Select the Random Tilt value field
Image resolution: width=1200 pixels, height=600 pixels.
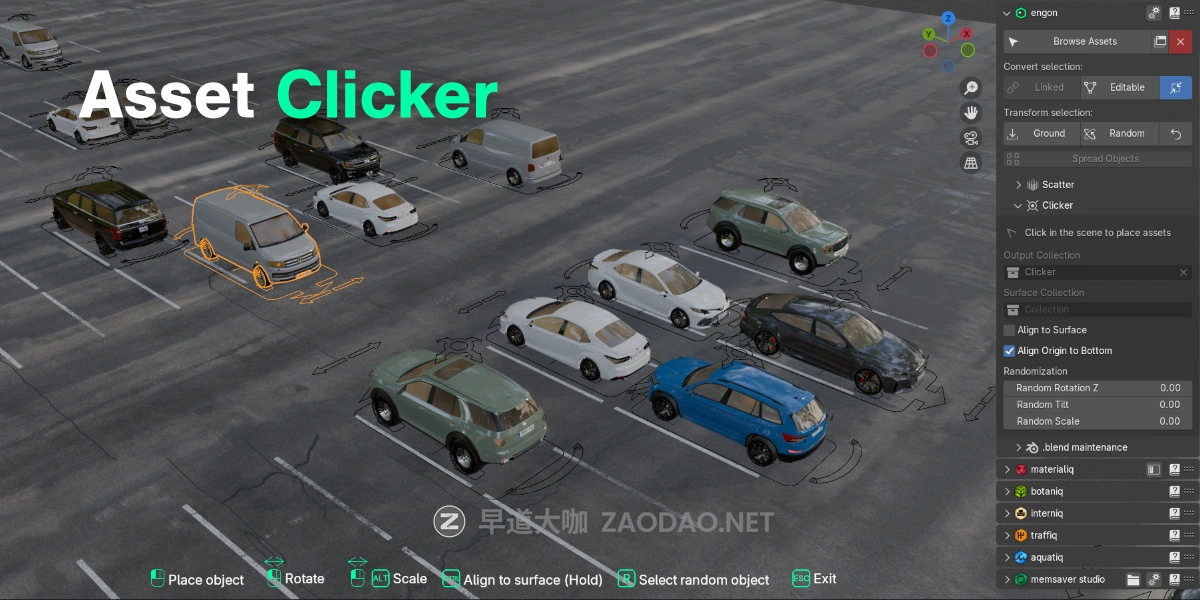point(1097,405)
